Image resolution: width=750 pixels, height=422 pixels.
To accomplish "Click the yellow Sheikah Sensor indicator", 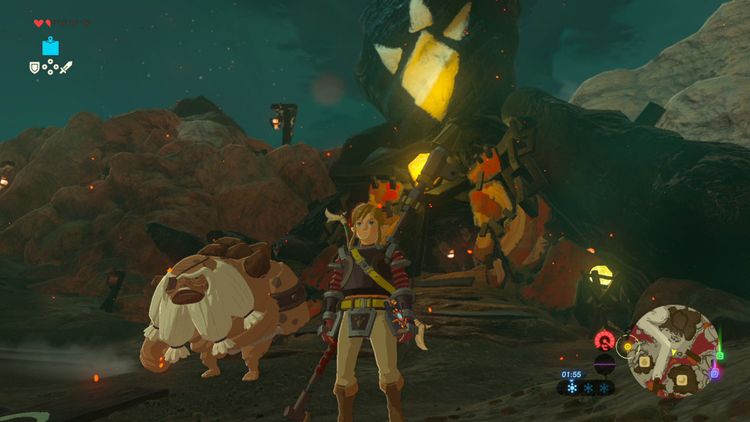I will 627,347.
